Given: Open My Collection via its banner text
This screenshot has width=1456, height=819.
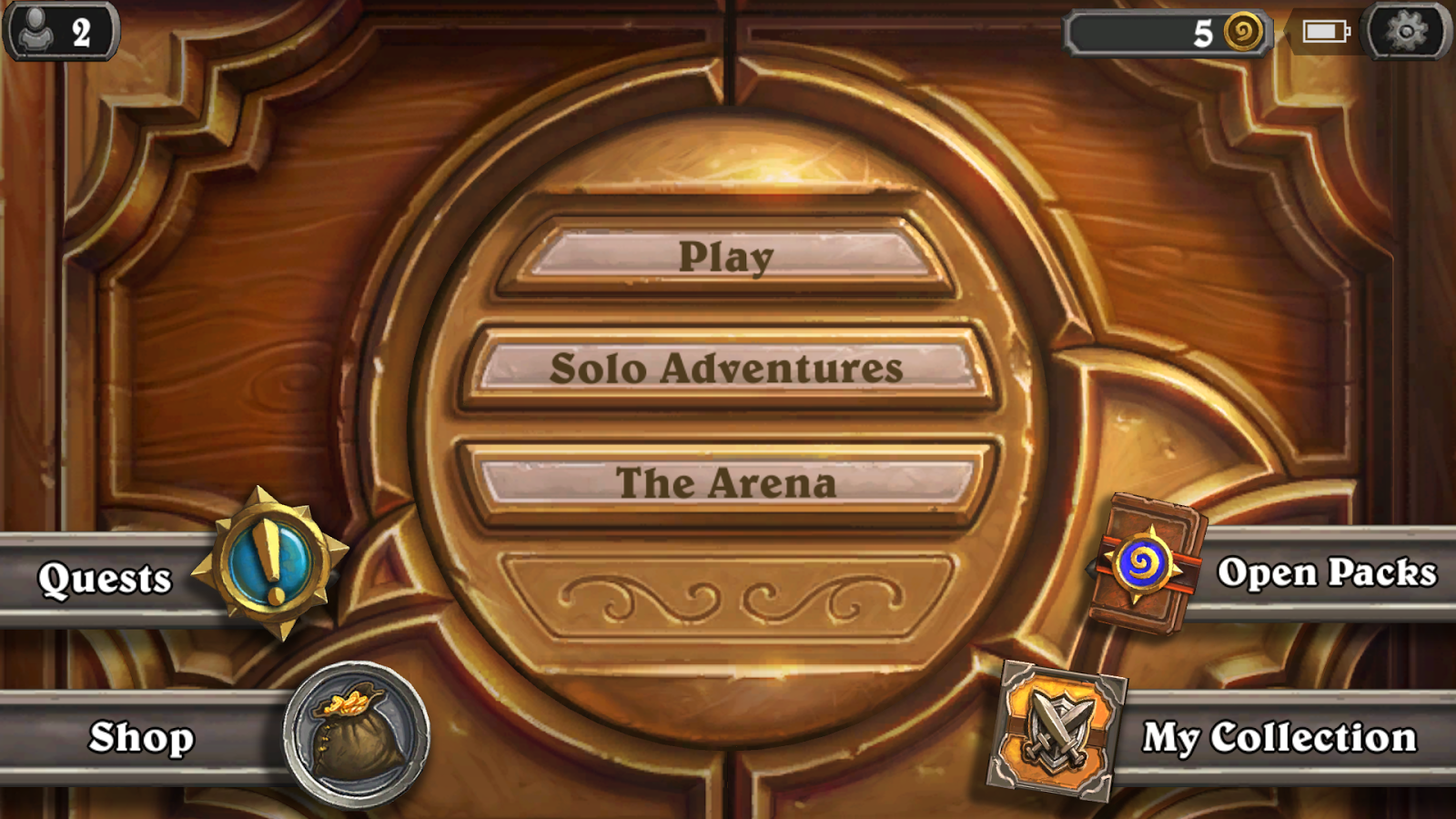Looking at the screenshot, I should pyautogui.click(x=1279, y=737).
